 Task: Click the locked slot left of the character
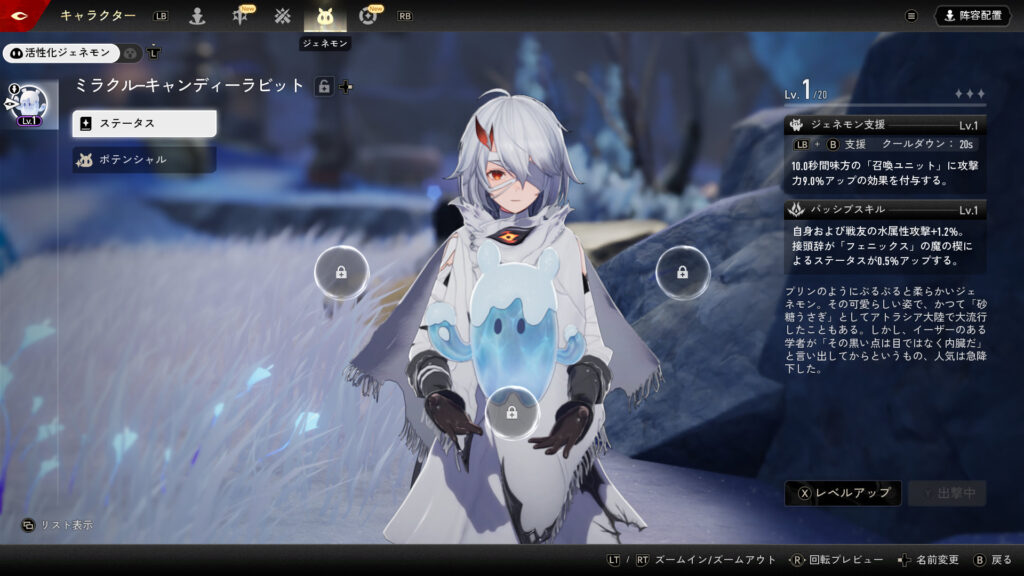click(x=341, y=272)
